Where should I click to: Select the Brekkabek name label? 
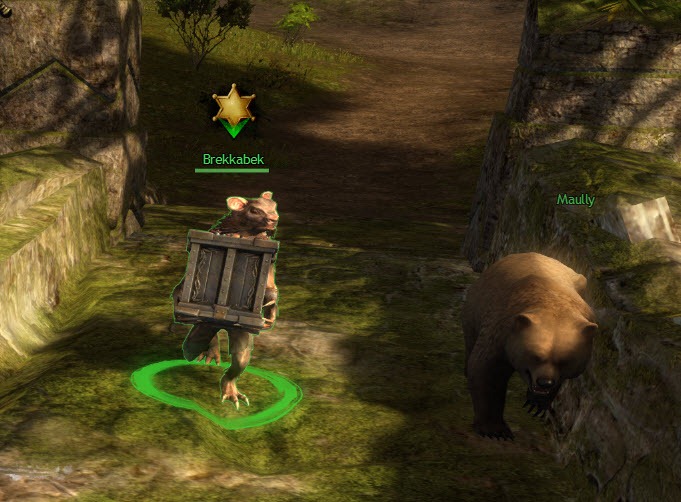(232, 159)
